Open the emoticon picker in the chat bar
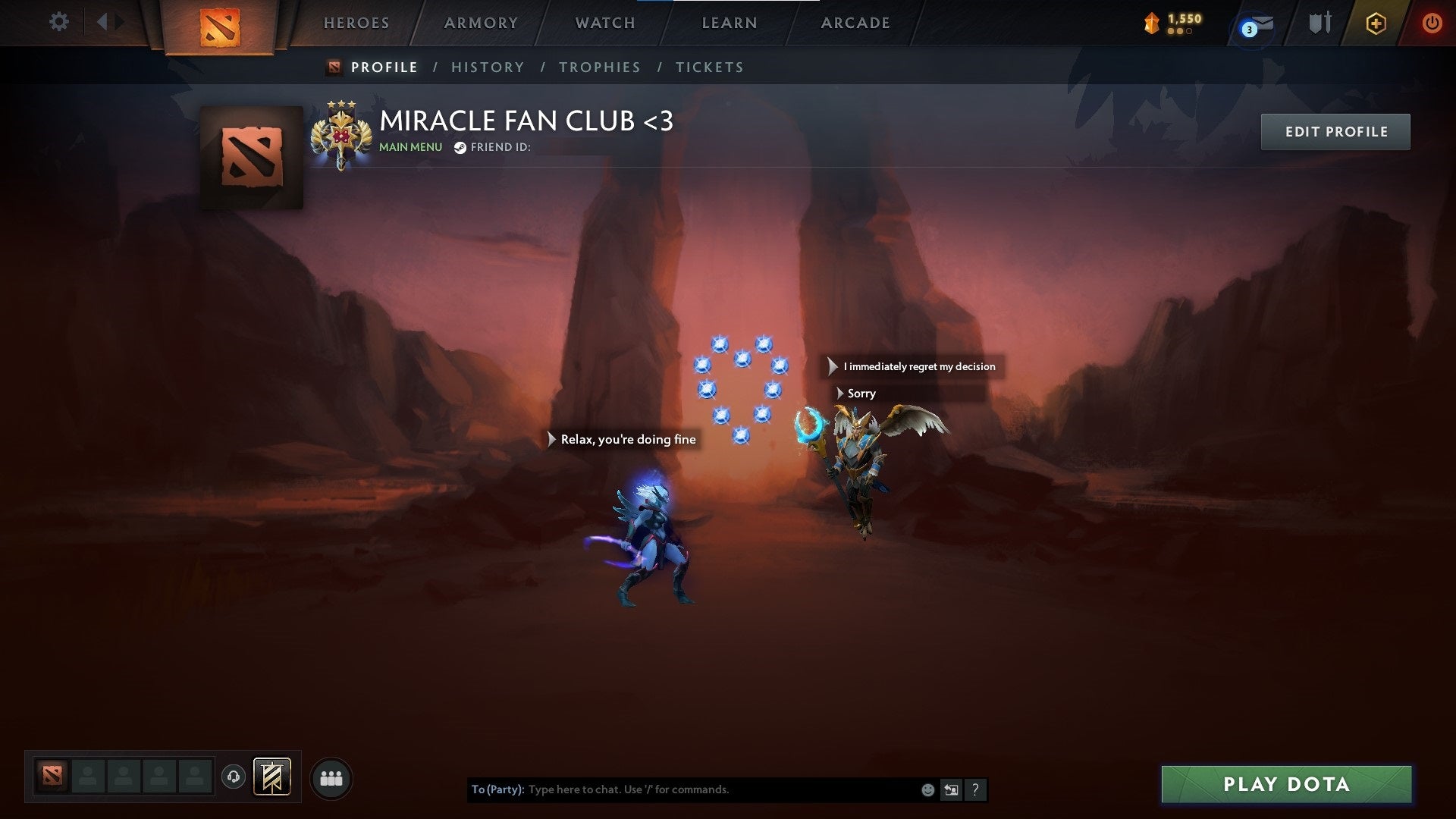The image size is (1456, 819). [927, 789]
